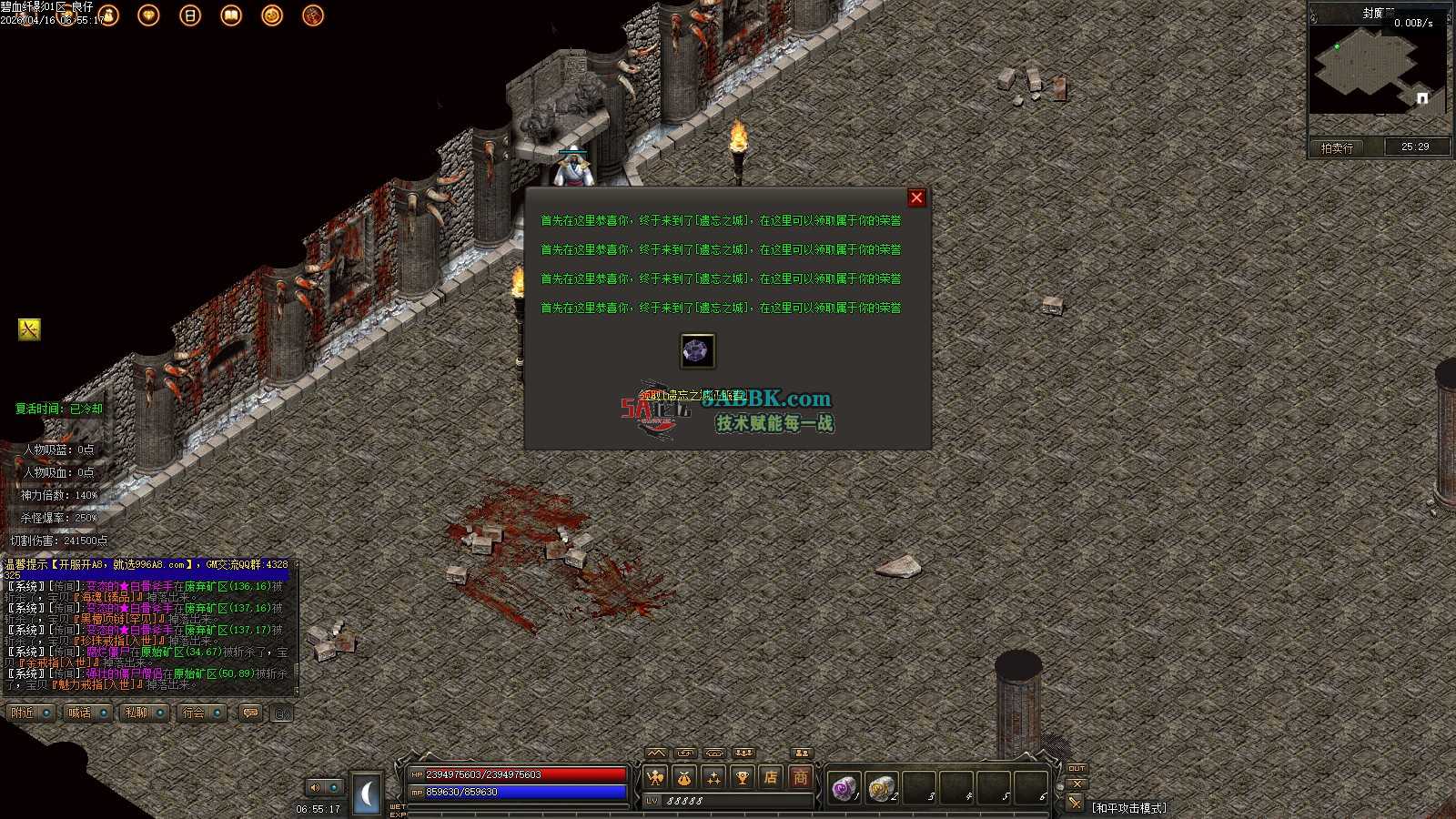Toggle the sound speaker button

coord(316,787)
